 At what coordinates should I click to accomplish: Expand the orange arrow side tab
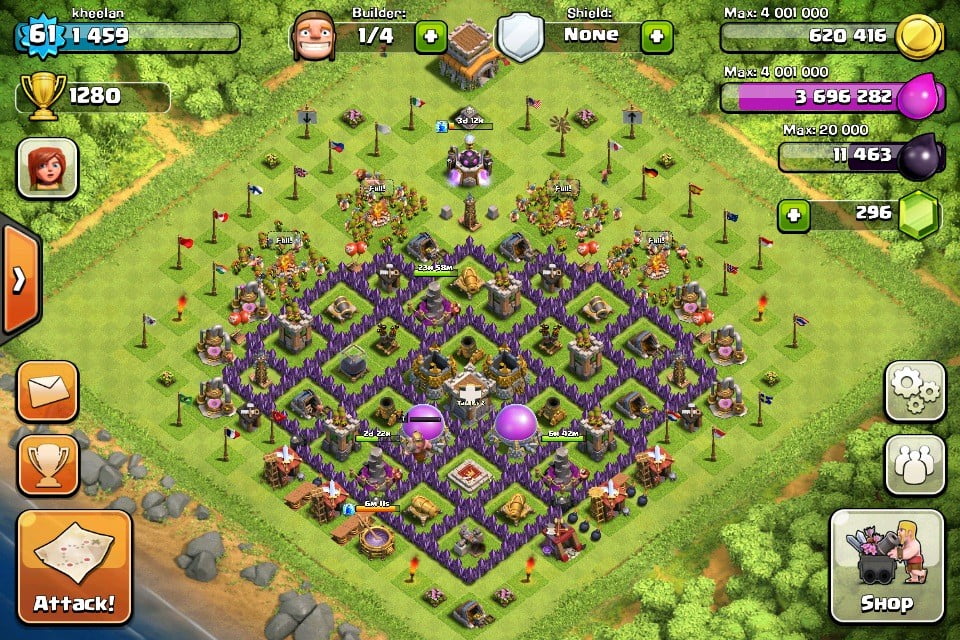19,279
